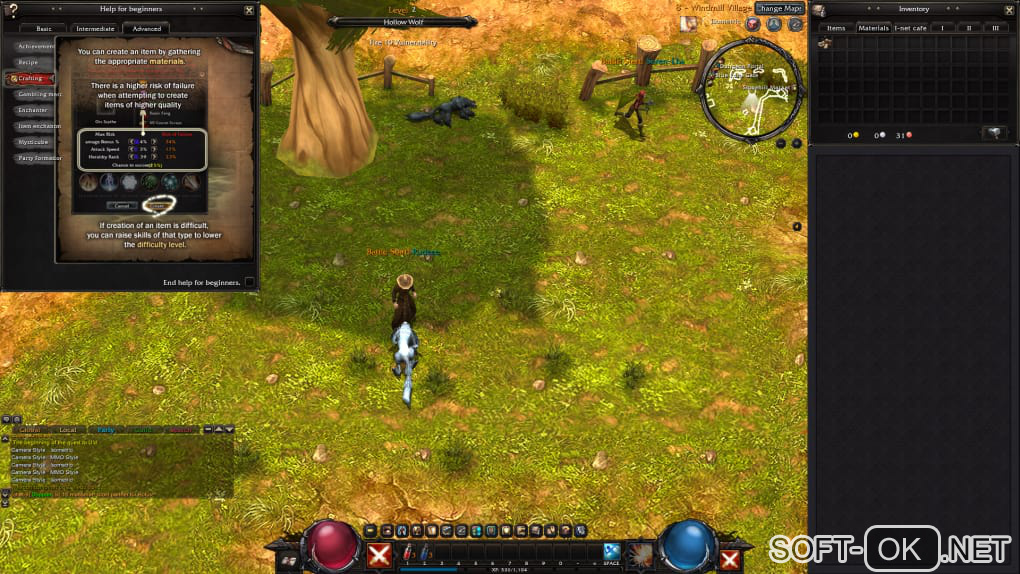The width and height of the screenshot is (1020, 574).
Task: Show the Recipe help topic
Action: 28,62
